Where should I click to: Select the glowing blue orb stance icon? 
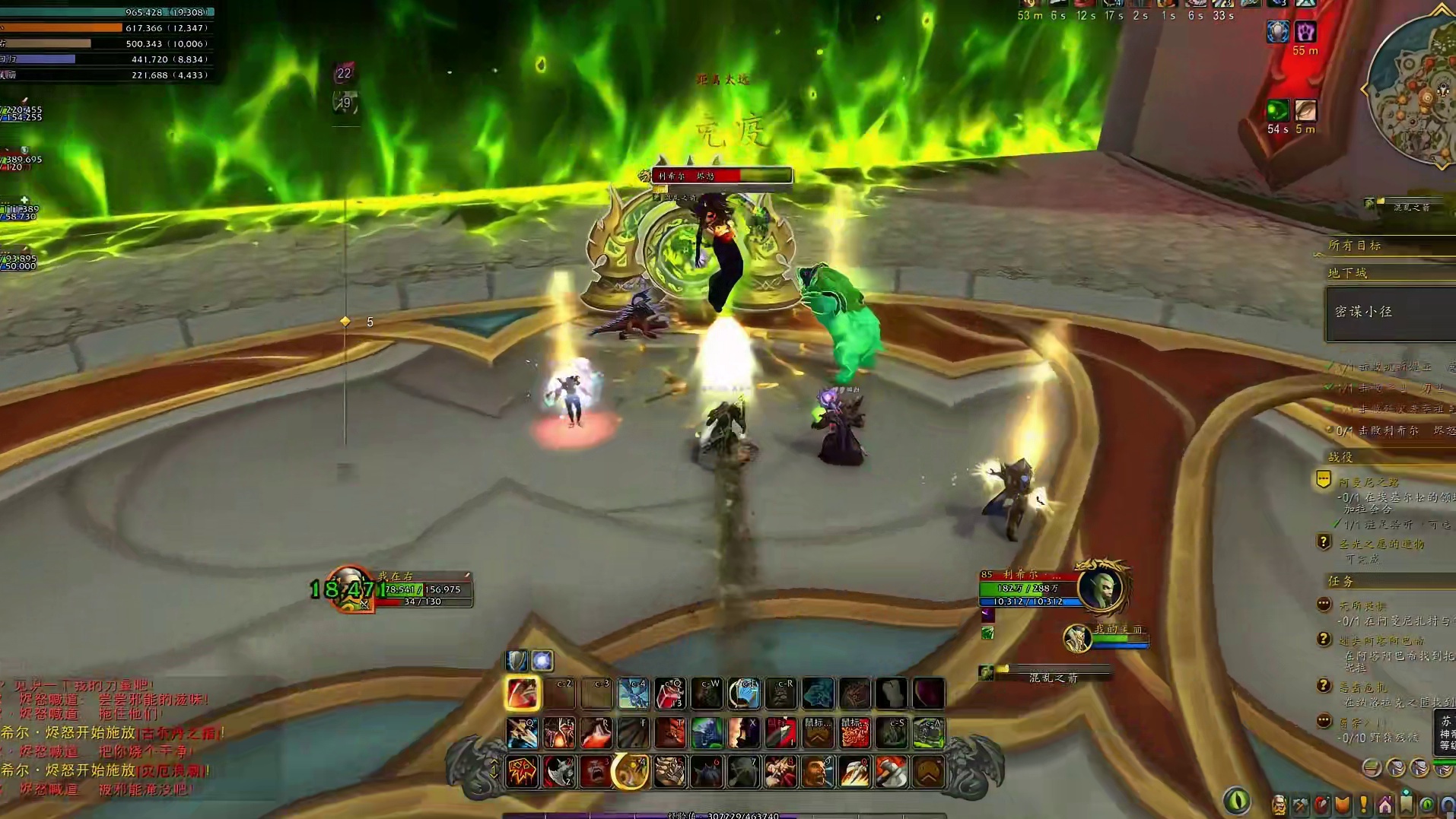(542, 660)
